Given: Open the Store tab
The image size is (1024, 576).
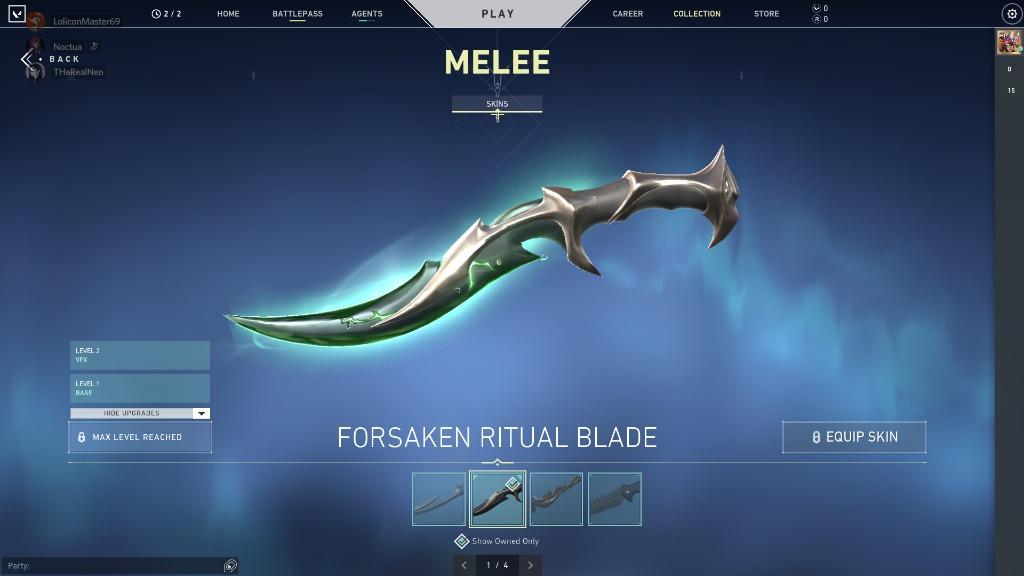Looking at the screenshot, I should [766, 14].
